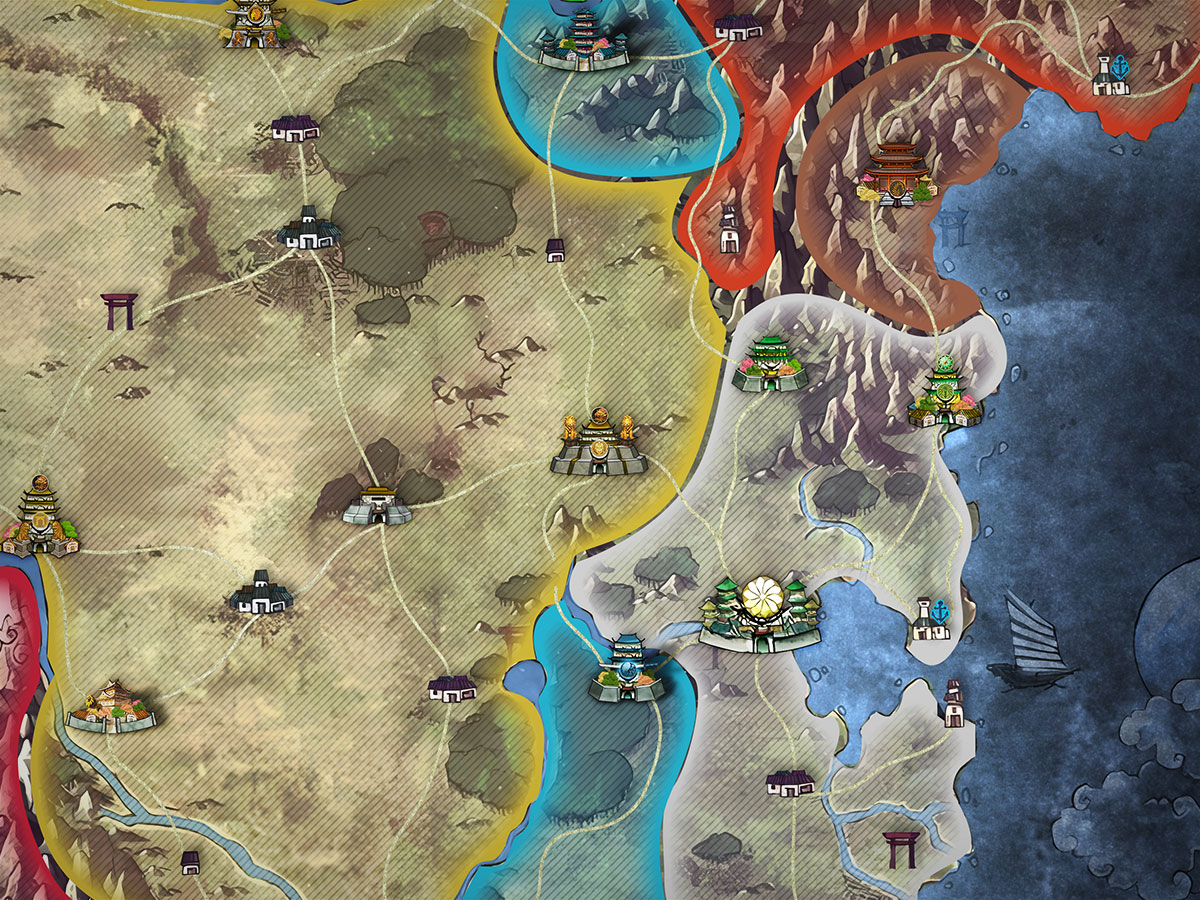Screen dimensions: 1200x900
Task: Choose the orange-roofed walled town in the southwest
Action: (x=112, y=706)
